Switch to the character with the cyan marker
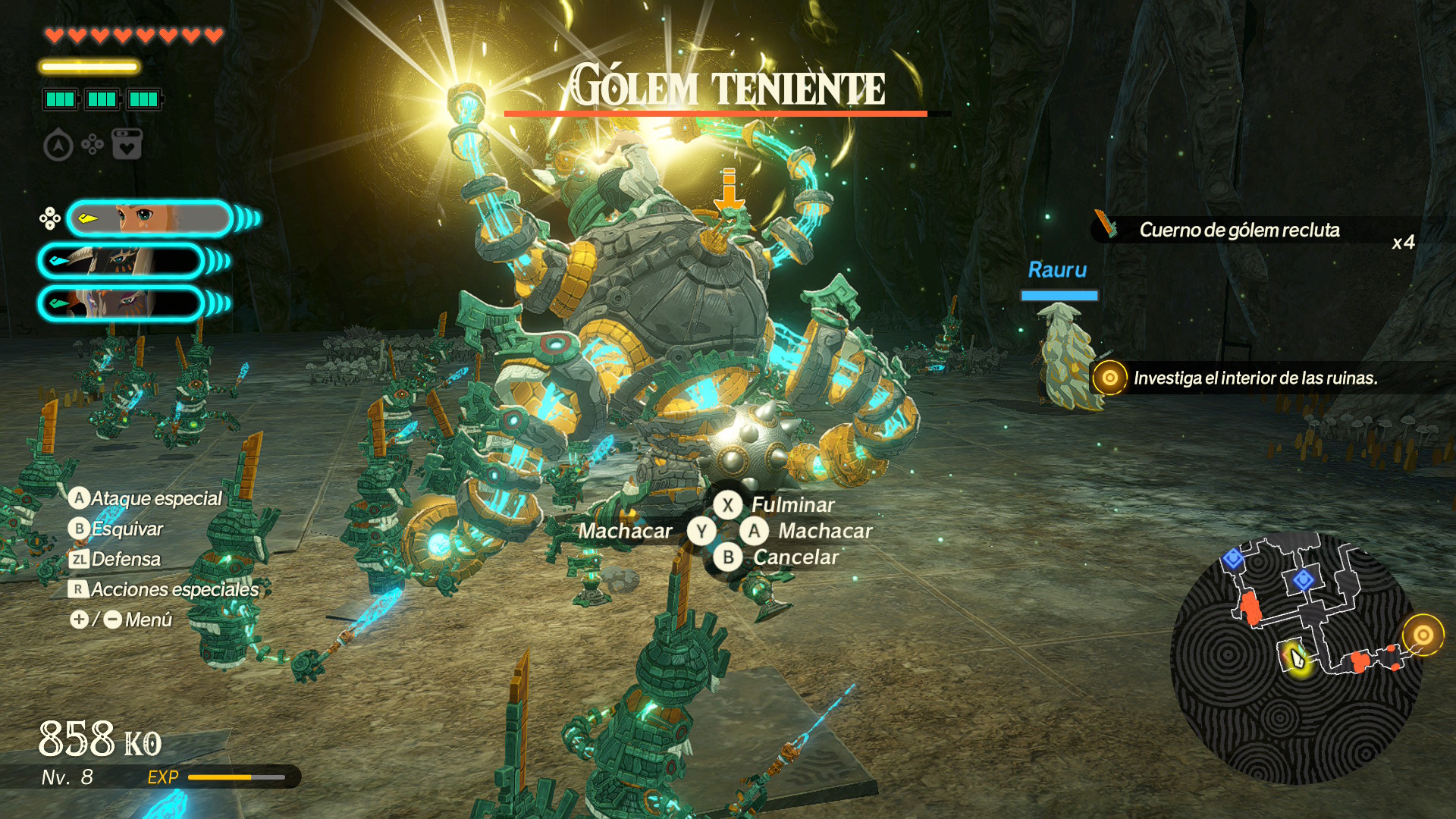The width and height of the screenshot is (1456, 819). pyautogui.click(x=121, y=262)
